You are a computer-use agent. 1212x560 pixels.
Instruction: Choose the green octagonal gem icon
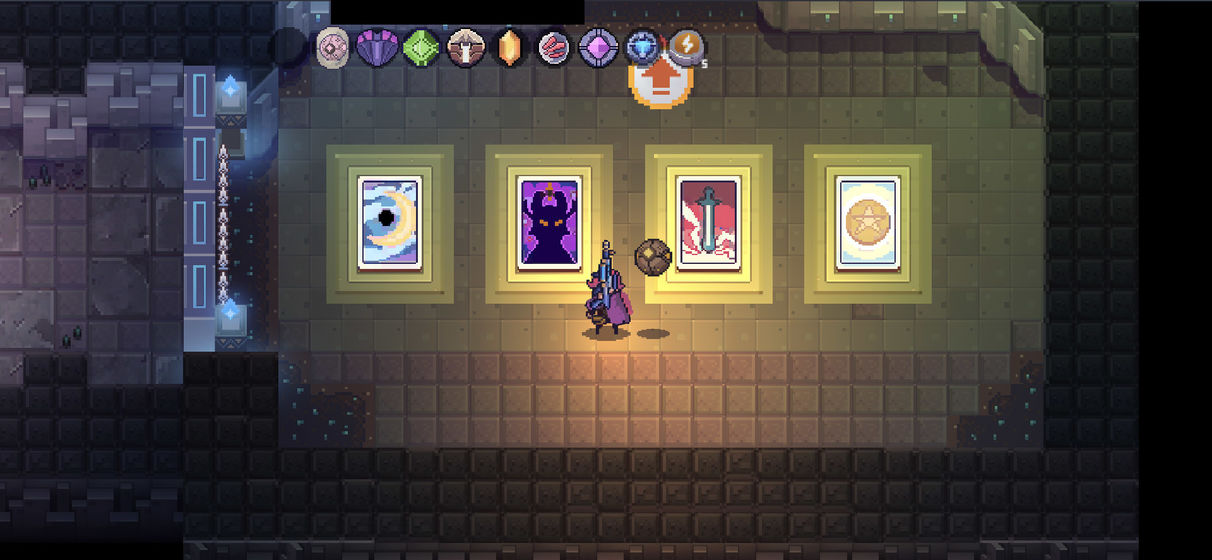[421, 47]
